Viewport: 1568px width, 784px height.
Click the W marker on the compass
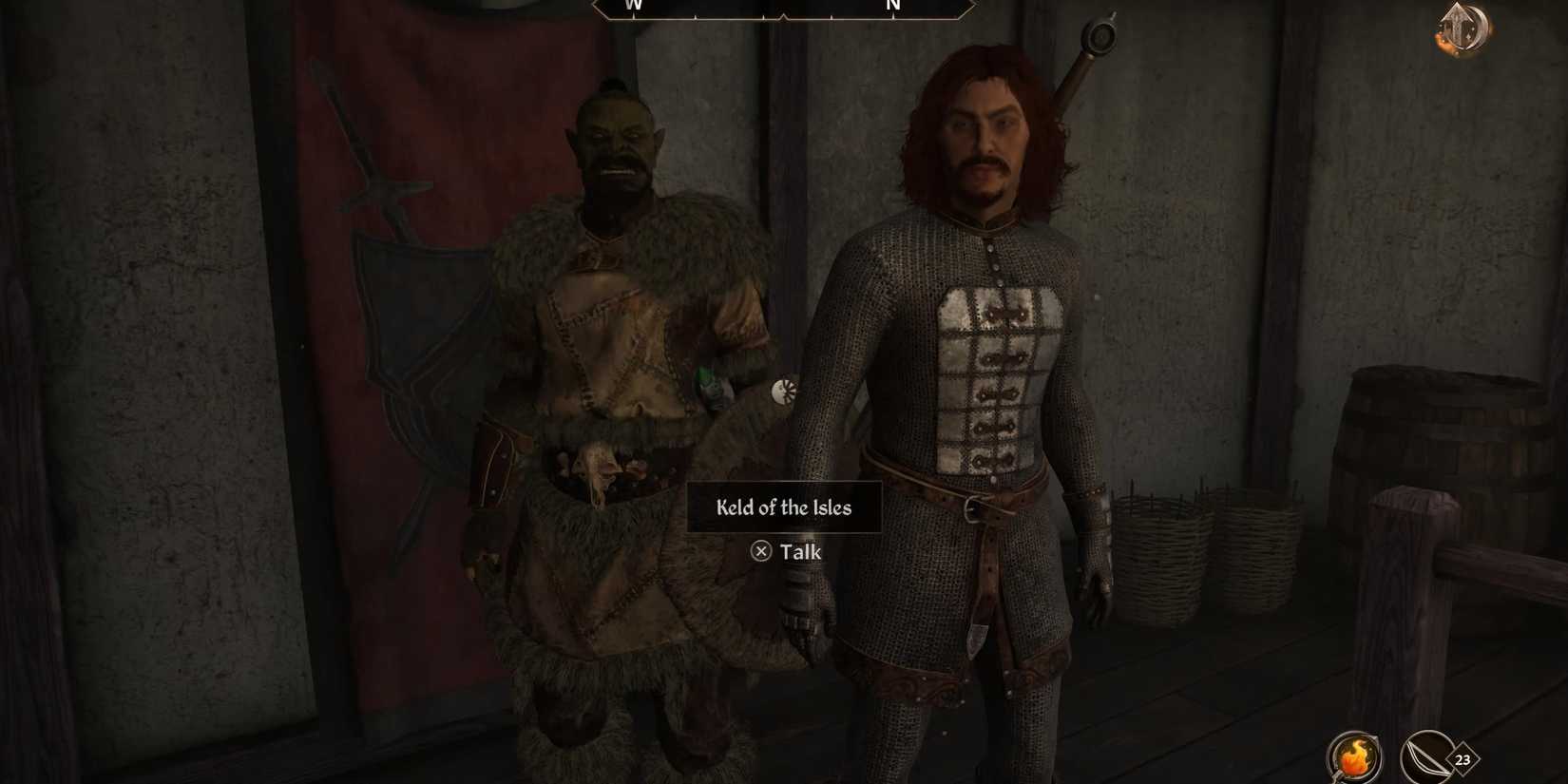[x=632, y=6]
